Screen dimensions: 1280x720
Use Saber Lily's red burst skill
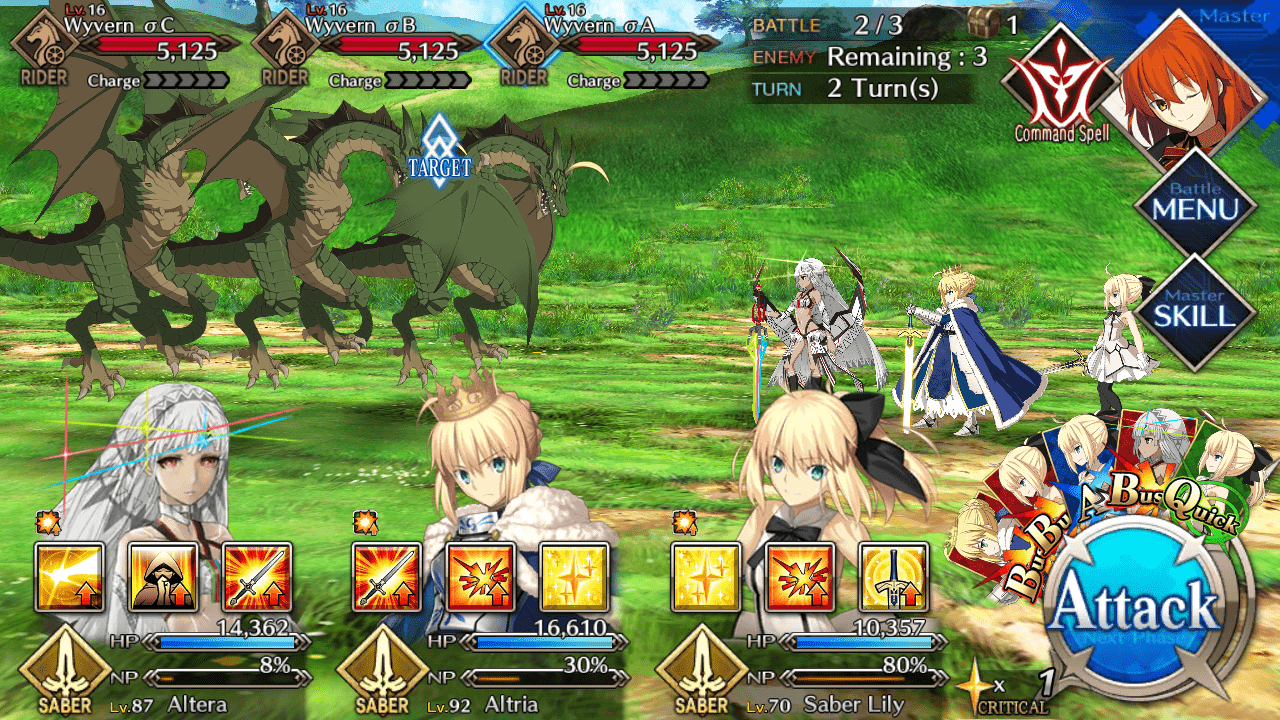tap(800, 577)
